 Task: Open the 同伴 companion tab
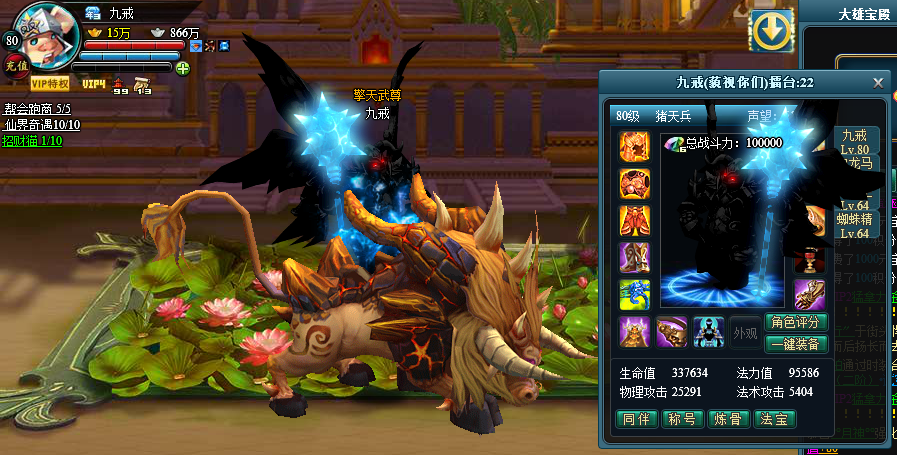click(x=636, y=419)
